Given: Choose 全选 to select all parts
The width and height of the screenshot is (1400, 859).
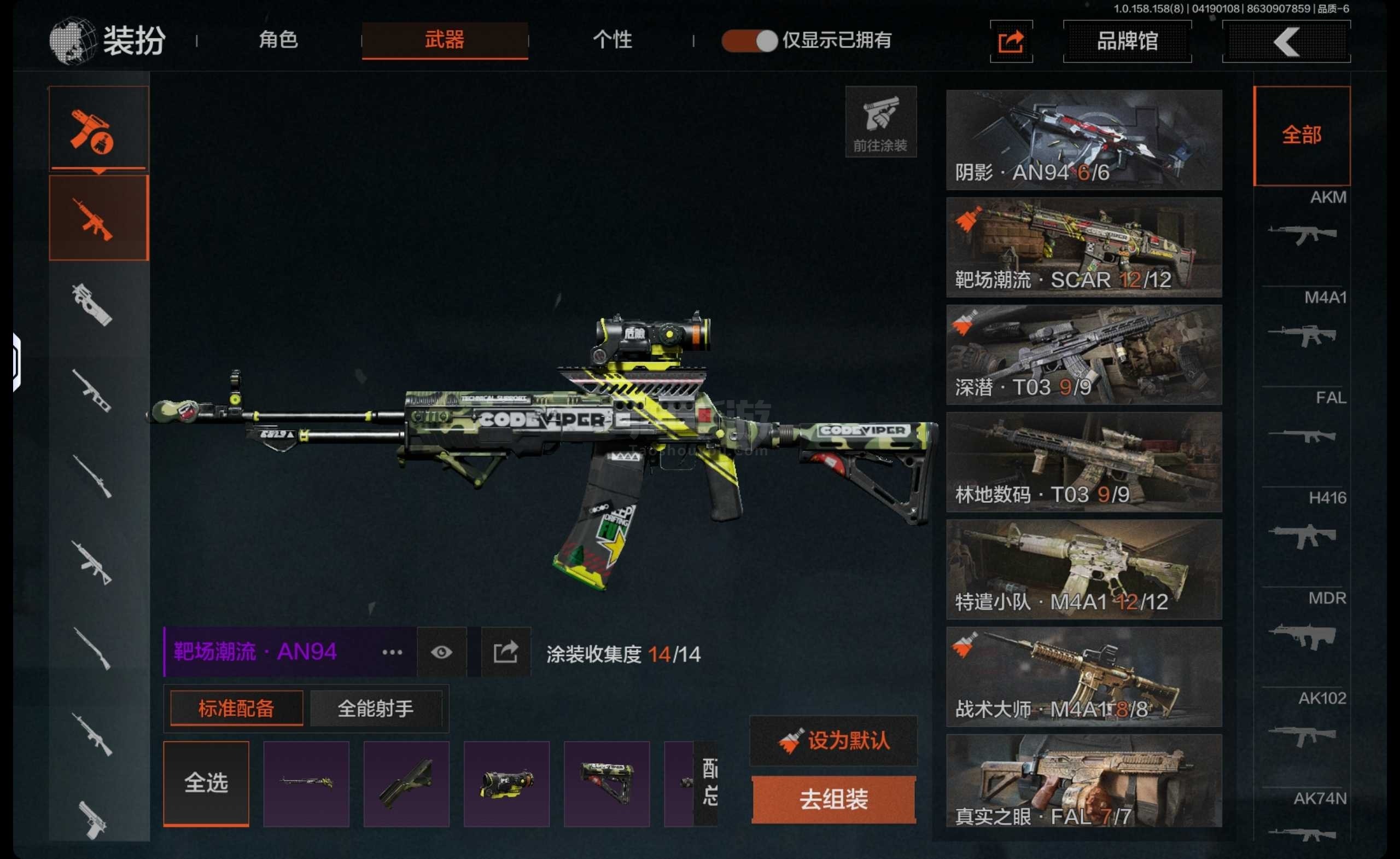Looking at the screenshot, I should [x=206, y=783].
